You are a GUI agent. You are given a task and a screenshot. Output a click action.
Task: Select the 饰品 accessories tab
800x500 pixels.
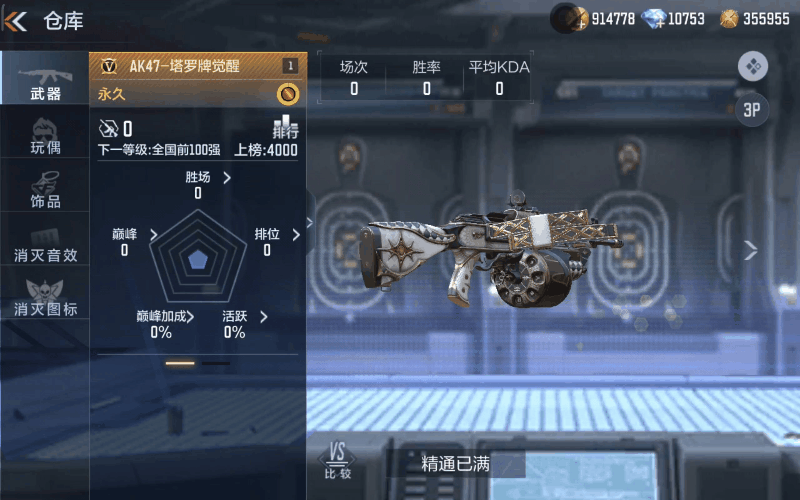point(45,189)
